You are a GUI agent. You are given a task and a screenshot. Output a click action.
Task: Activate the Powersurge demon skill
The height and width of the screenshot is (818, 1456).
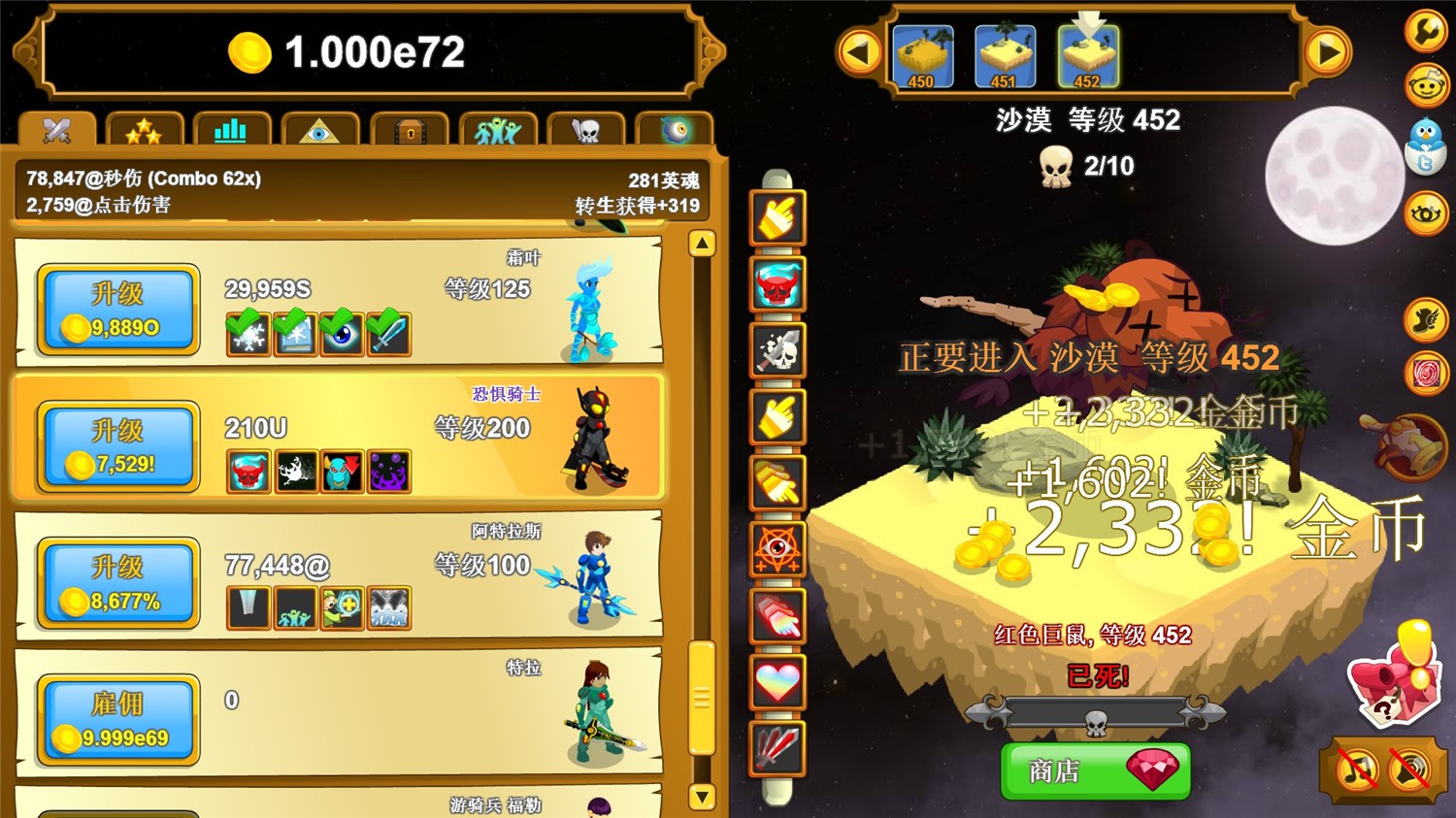click(777, 285)
